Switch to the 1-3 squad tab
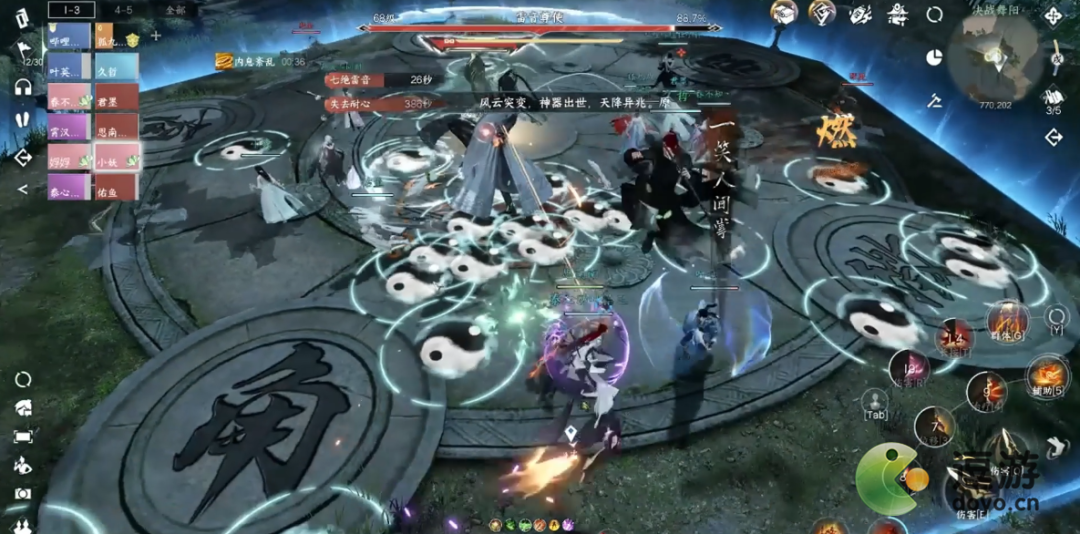 click(71, 9)
